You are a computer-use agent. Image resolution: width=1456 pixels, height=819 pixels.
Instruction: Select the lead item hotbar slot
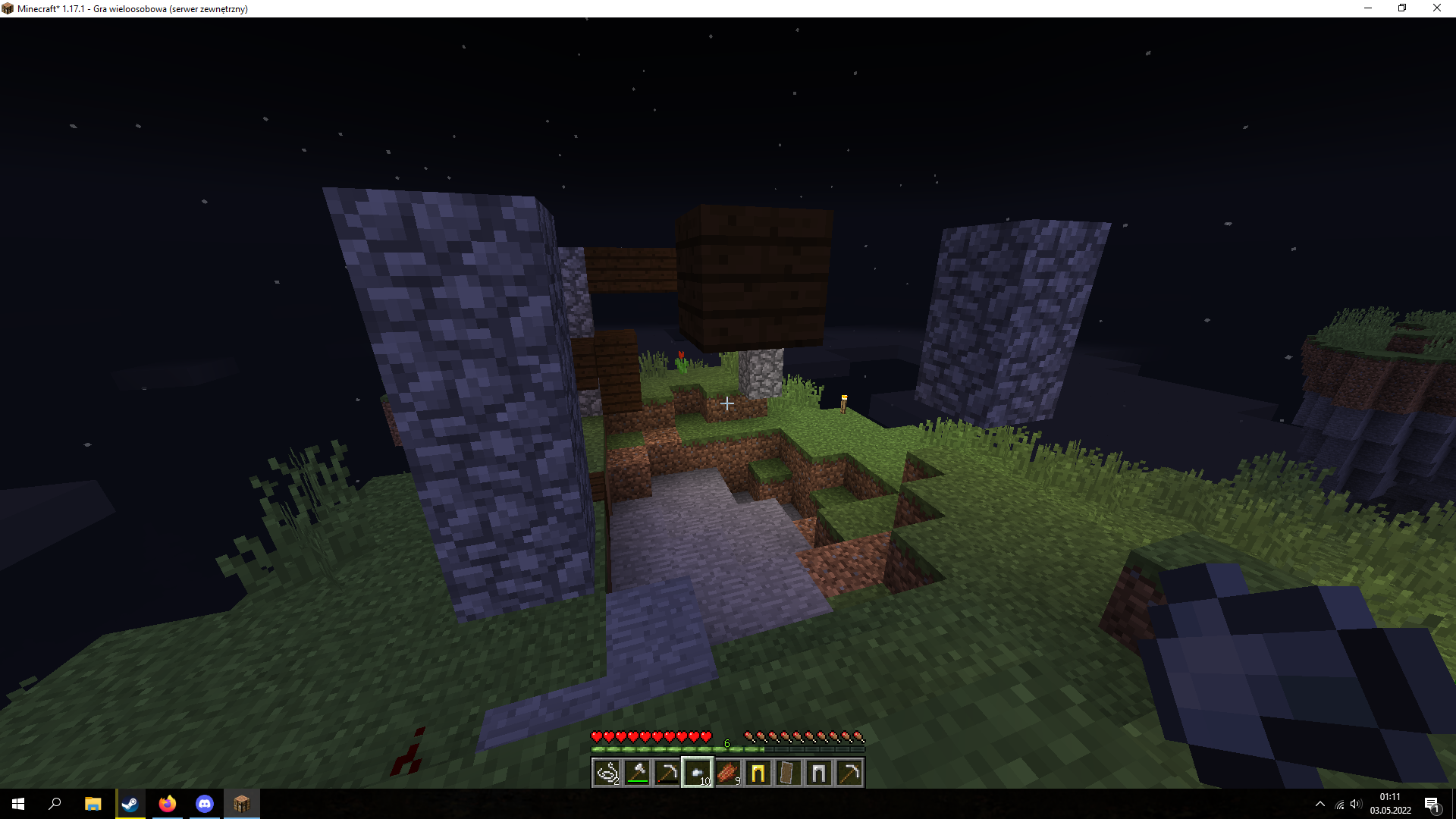607,773
